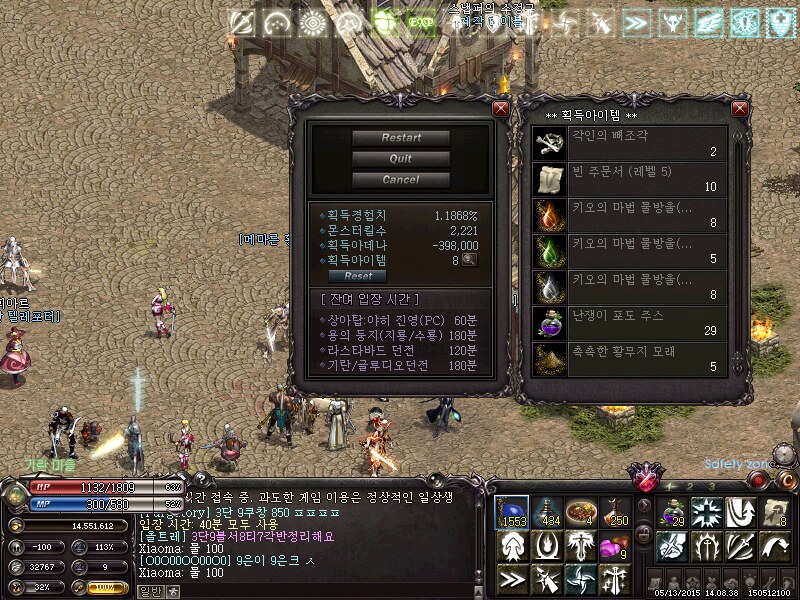This screenshot has width=800, height=600.
Task: Open the magnifier next to 획득아이템 count
Action: pos(468,260)
